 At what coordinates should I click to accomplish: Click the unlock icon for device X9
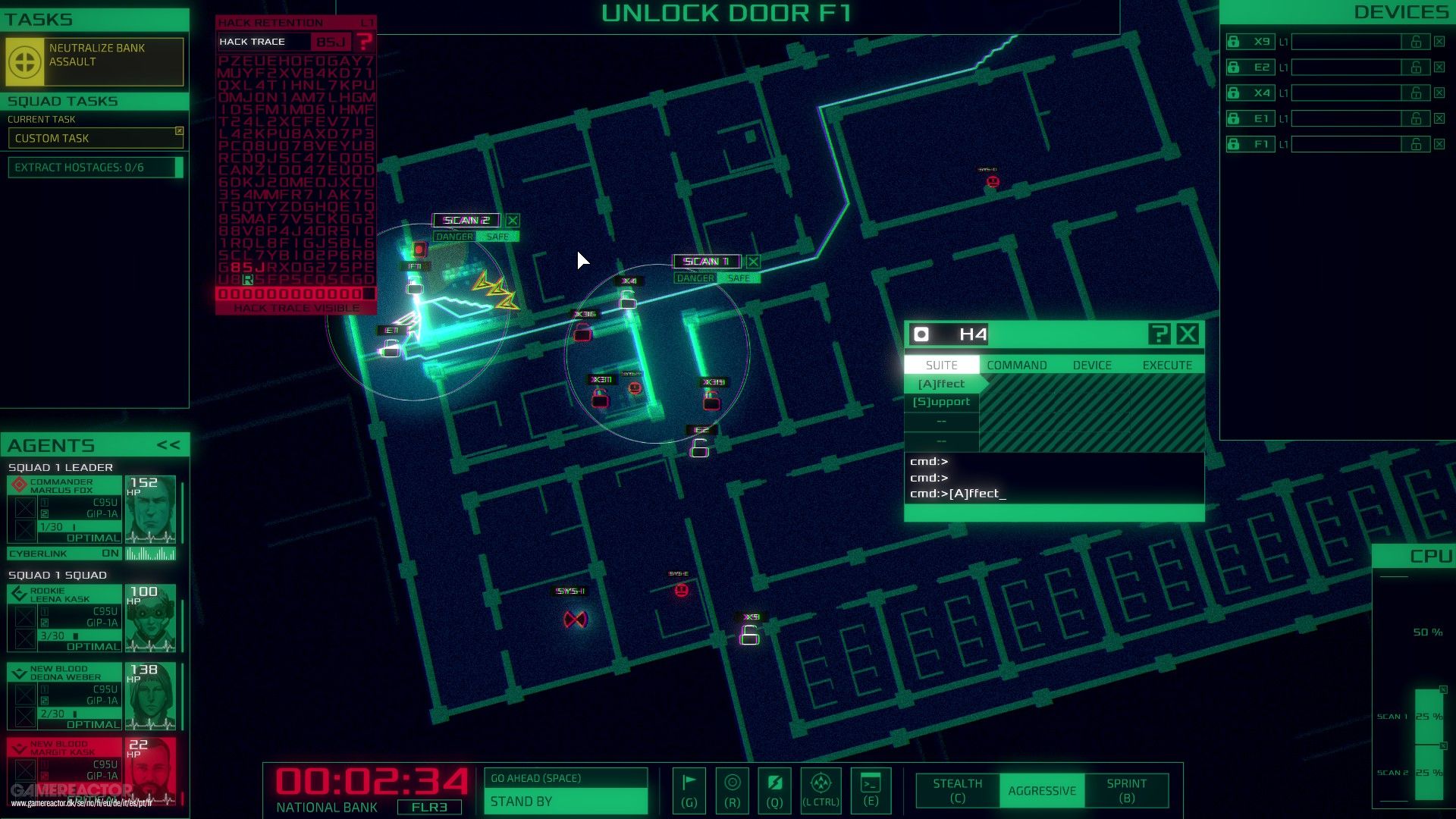(x=1417, y=42)
